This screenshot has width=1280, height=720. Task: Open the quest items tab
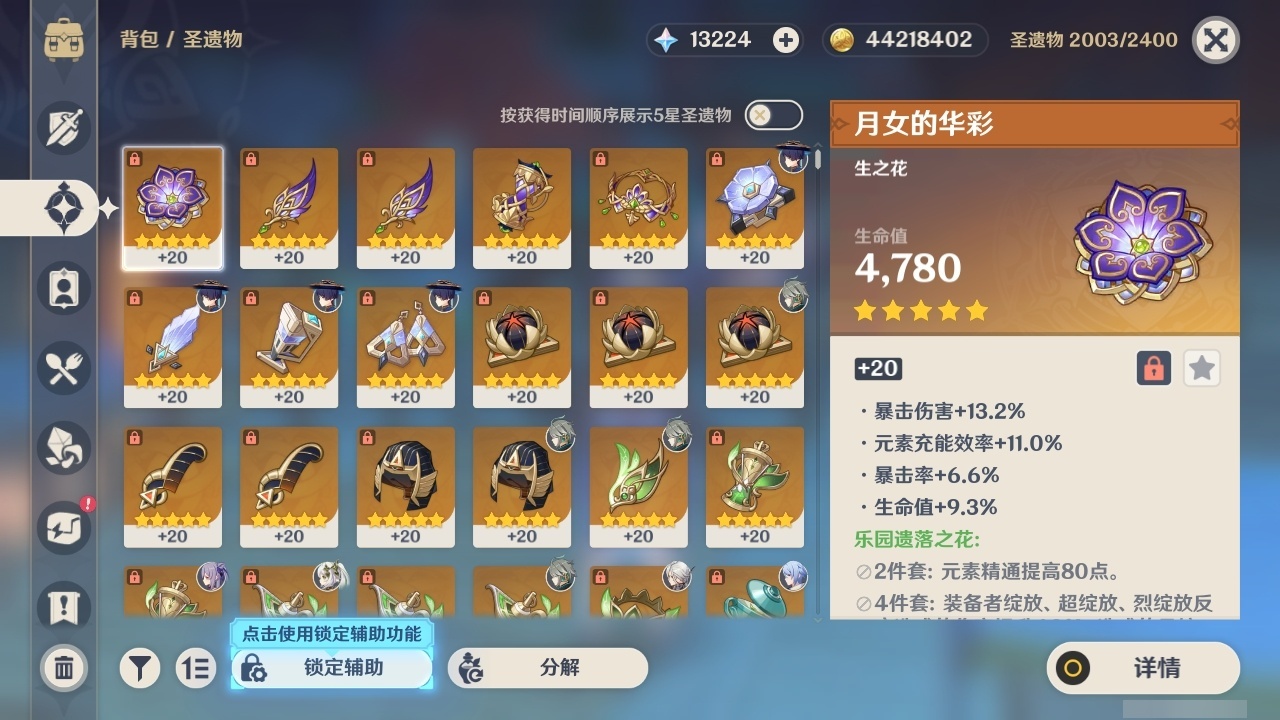[x=64, y=608]
